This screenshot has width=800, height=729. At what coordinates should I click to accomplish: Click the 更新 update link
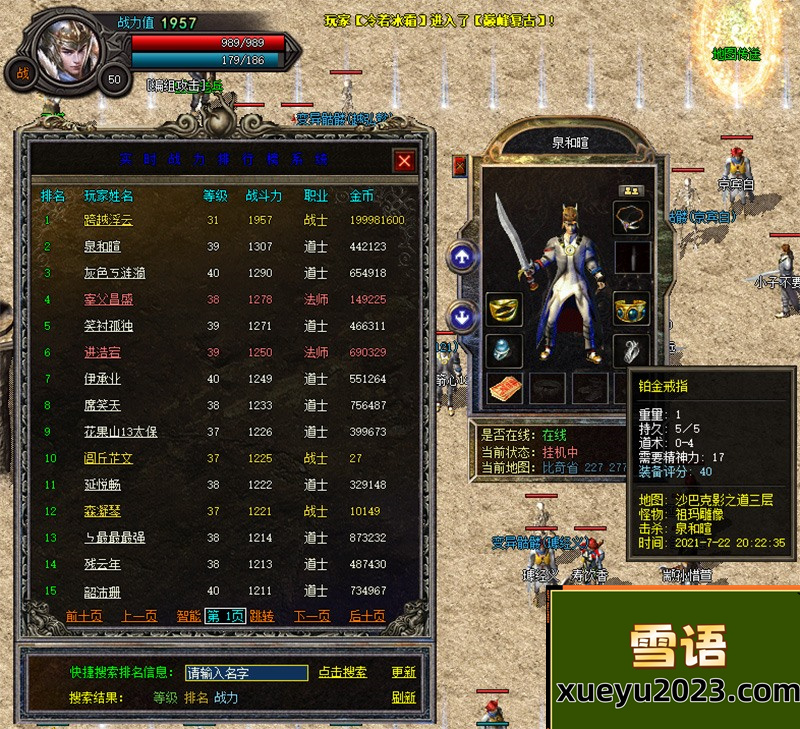coord(403,673)
